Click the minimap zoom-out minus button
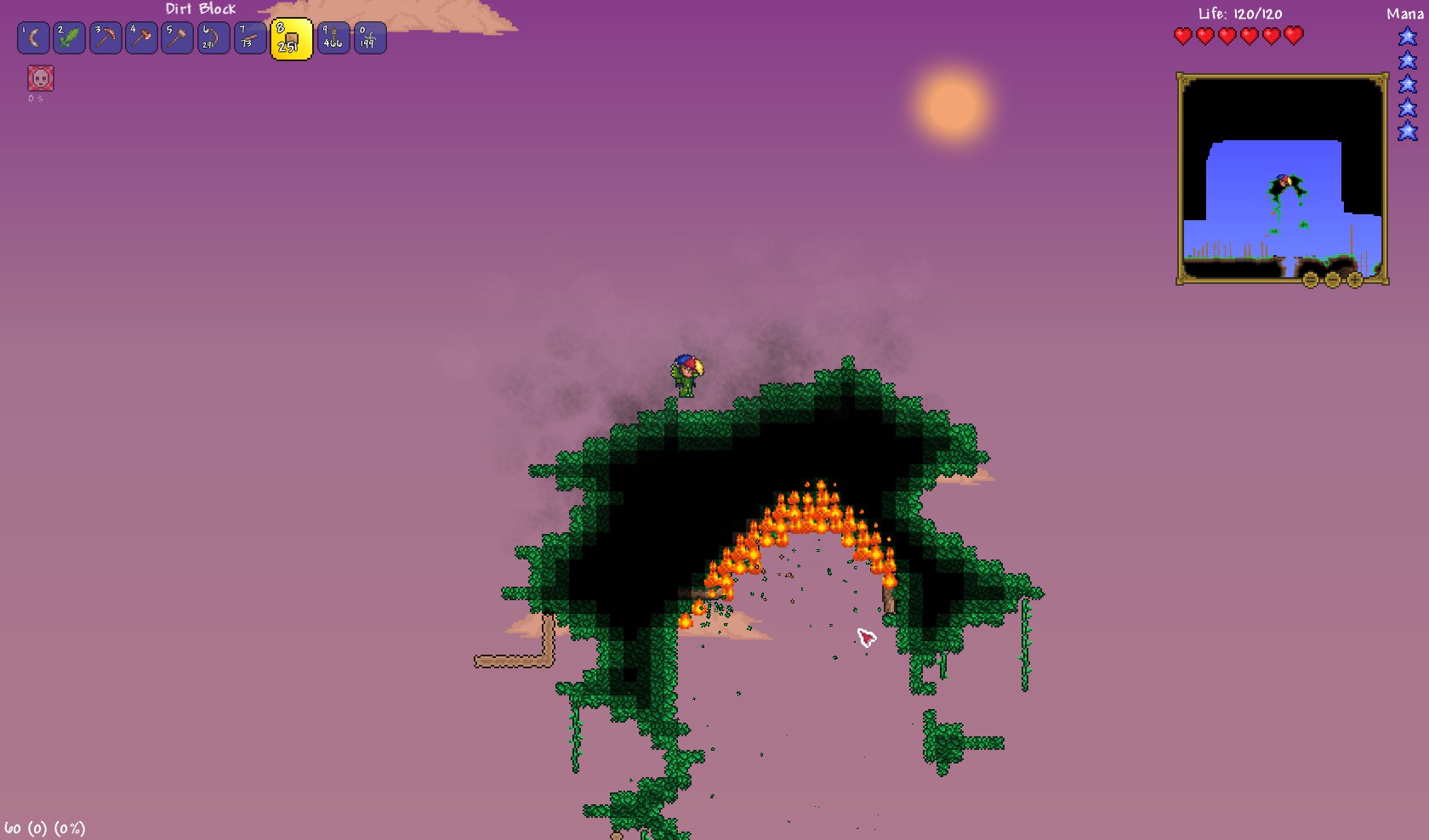Image resolution: width=1429 pixels, height=840 pixels. point(1332,279)
